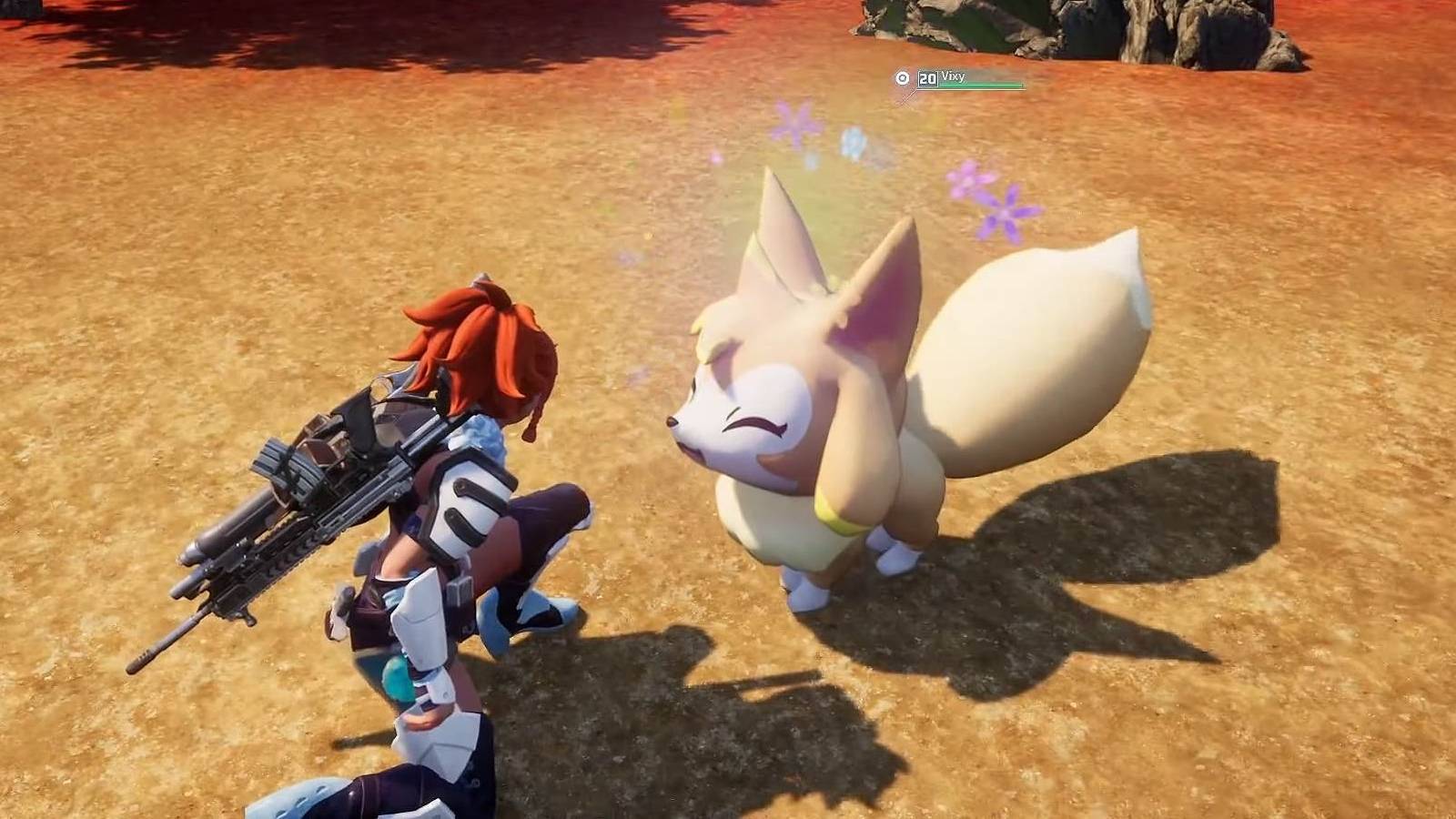Click the blue snowflake particle effect

pyautogui.click(x=854, y=141)
